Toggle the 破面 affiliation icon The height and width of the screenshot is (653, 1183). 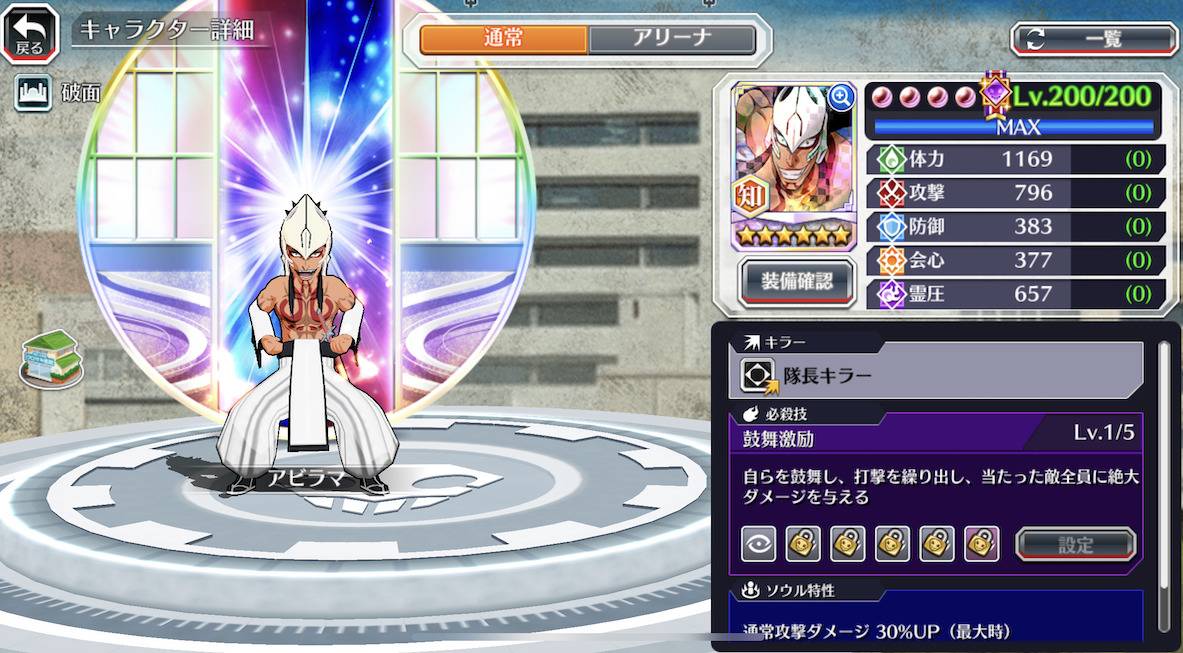coord(33,93)
